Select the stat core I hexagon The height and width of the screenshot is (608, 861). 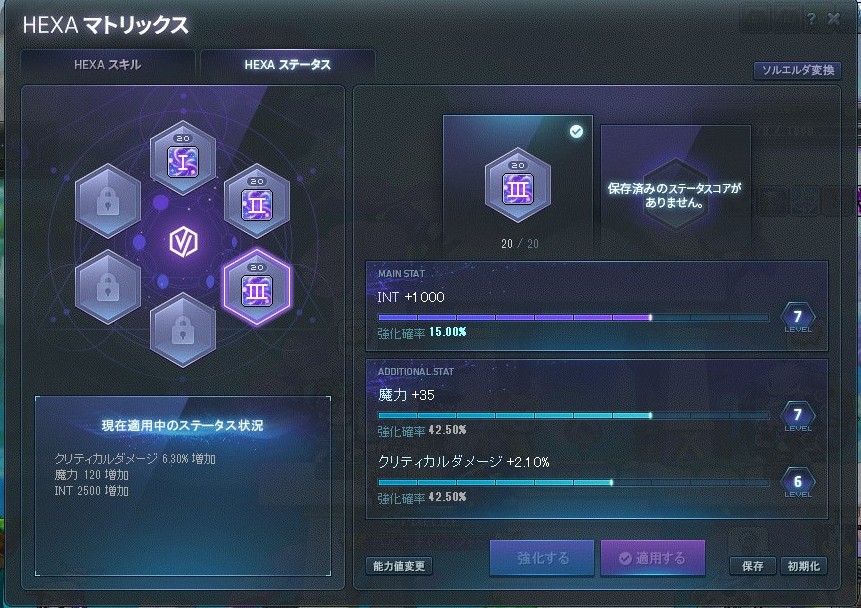[x=182, y=157]
